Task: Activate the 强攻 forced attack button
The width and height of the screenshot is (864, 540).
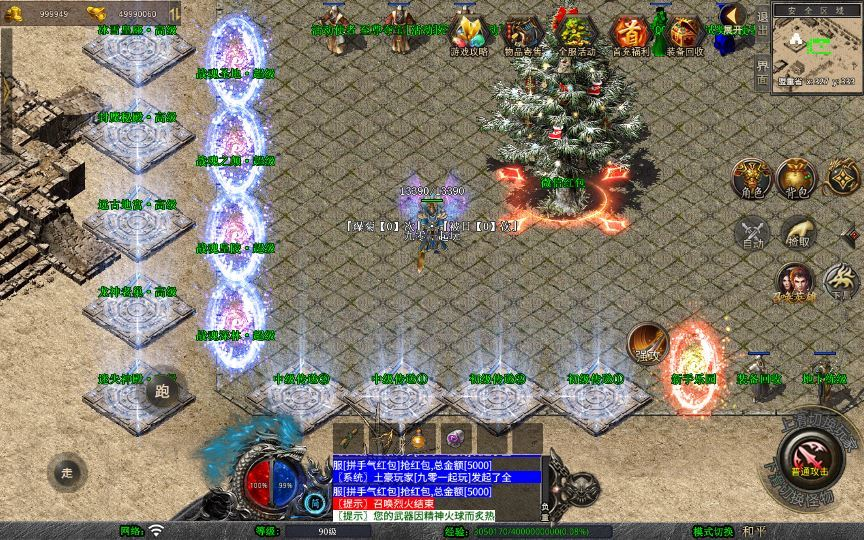Action: (x=647, y=343)
